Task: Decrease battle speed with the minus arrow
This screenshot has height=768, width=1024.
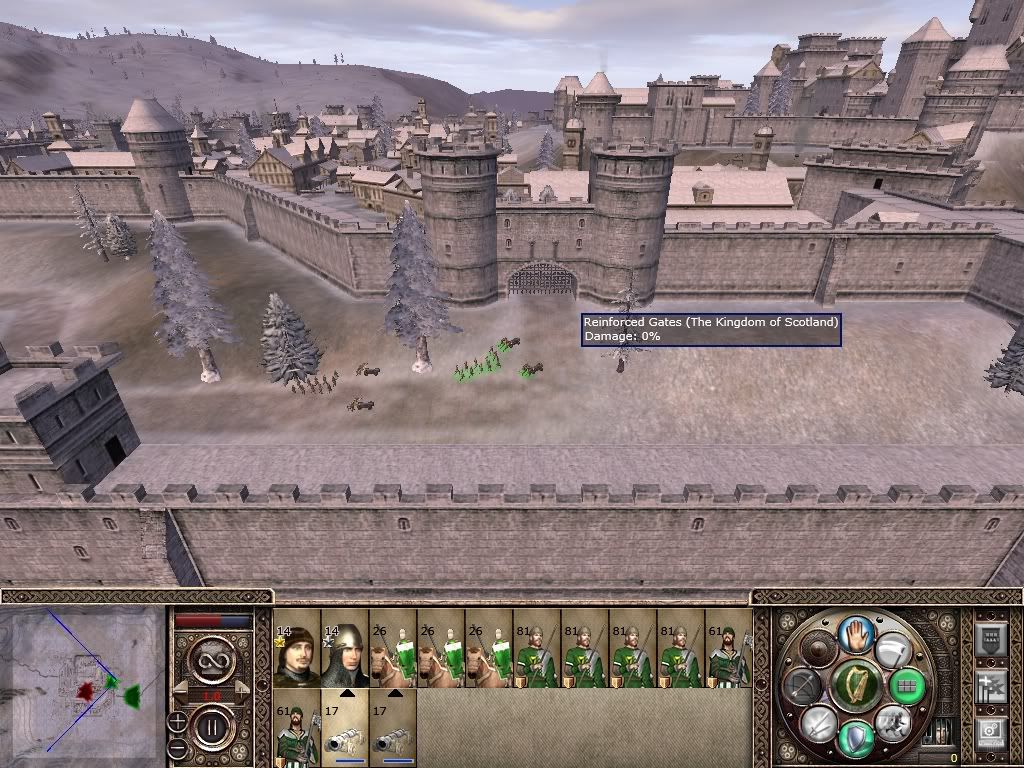Action: [181, 689]
